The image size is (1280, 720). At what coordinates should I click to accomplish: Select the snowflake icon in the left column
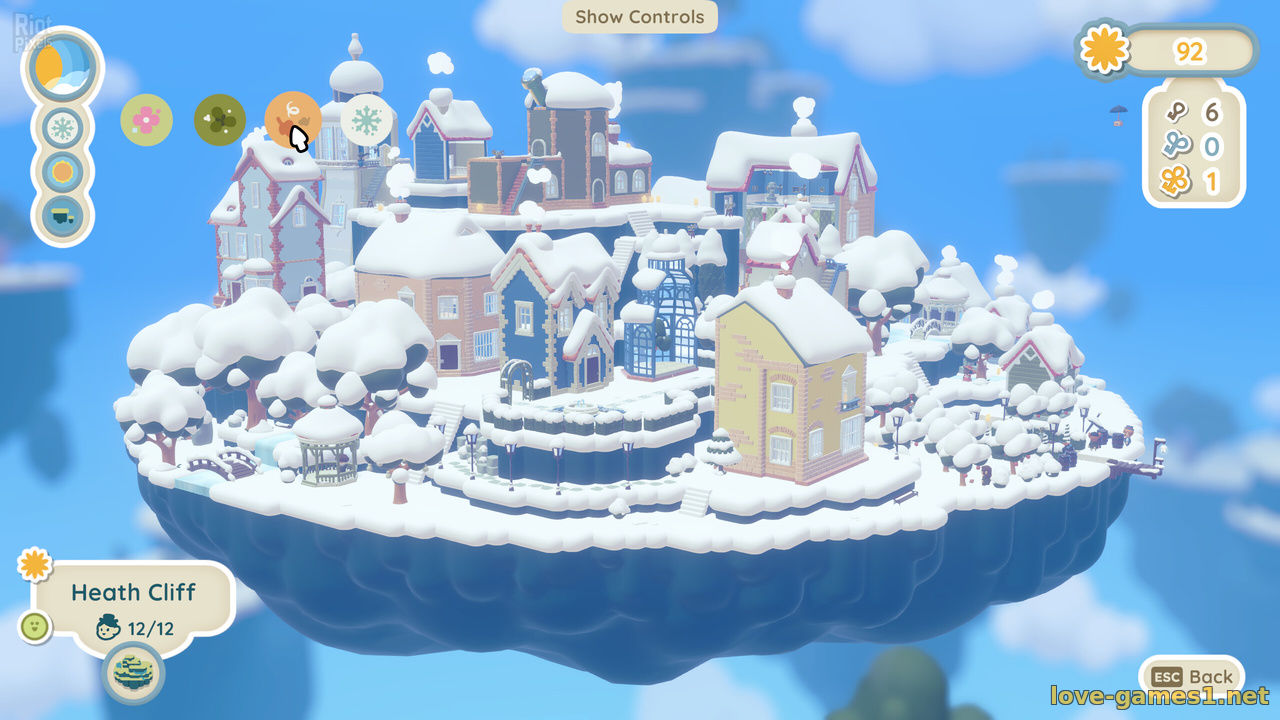[x=64, y=128]
